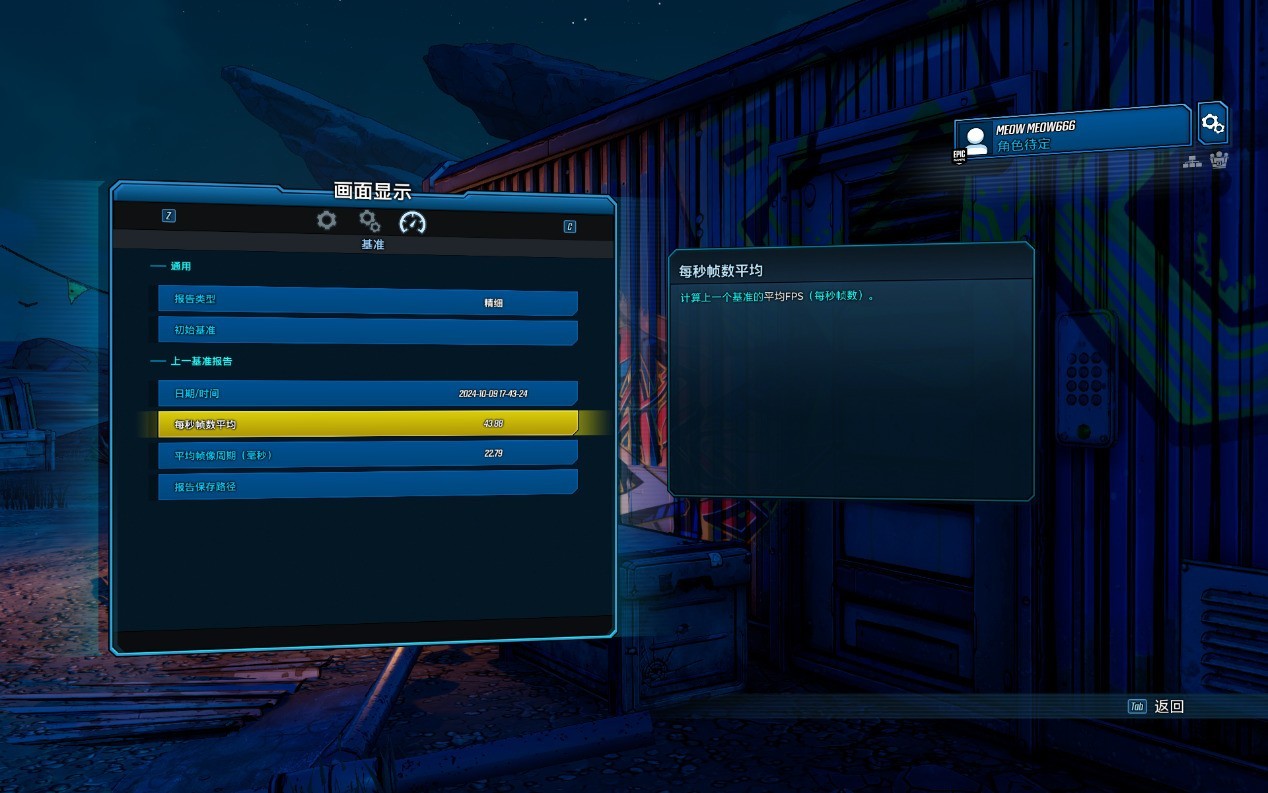Open the 报告保存路径 save path row
This screenshot has width=1268, height=793.
(367, 486)
